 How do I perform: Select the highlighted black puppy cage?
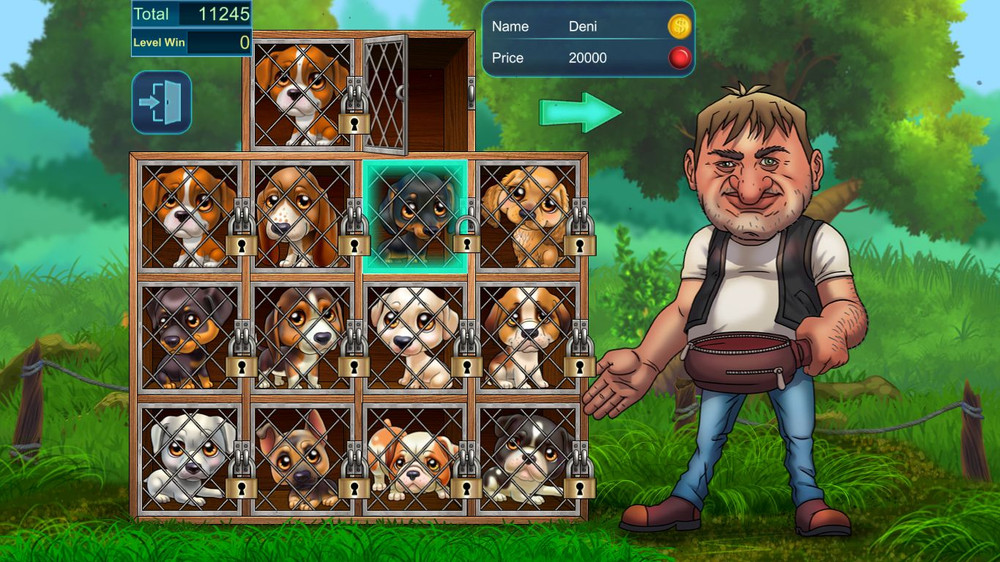click(x=415, y=216)
